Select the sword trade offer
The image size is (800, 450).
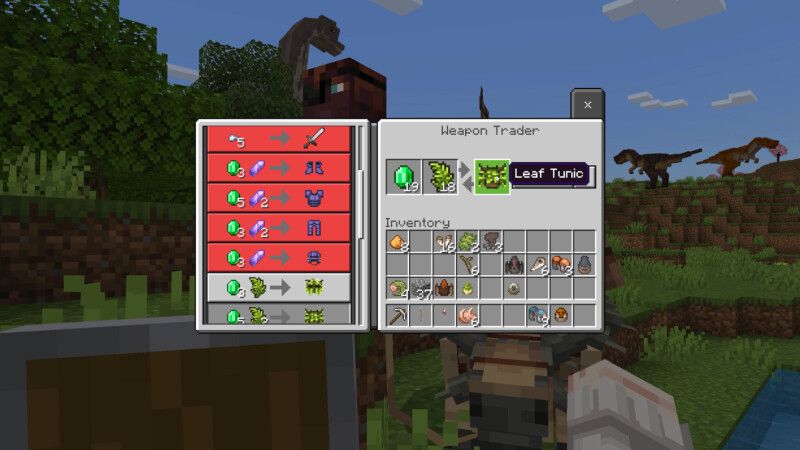(x=279, y=138)
